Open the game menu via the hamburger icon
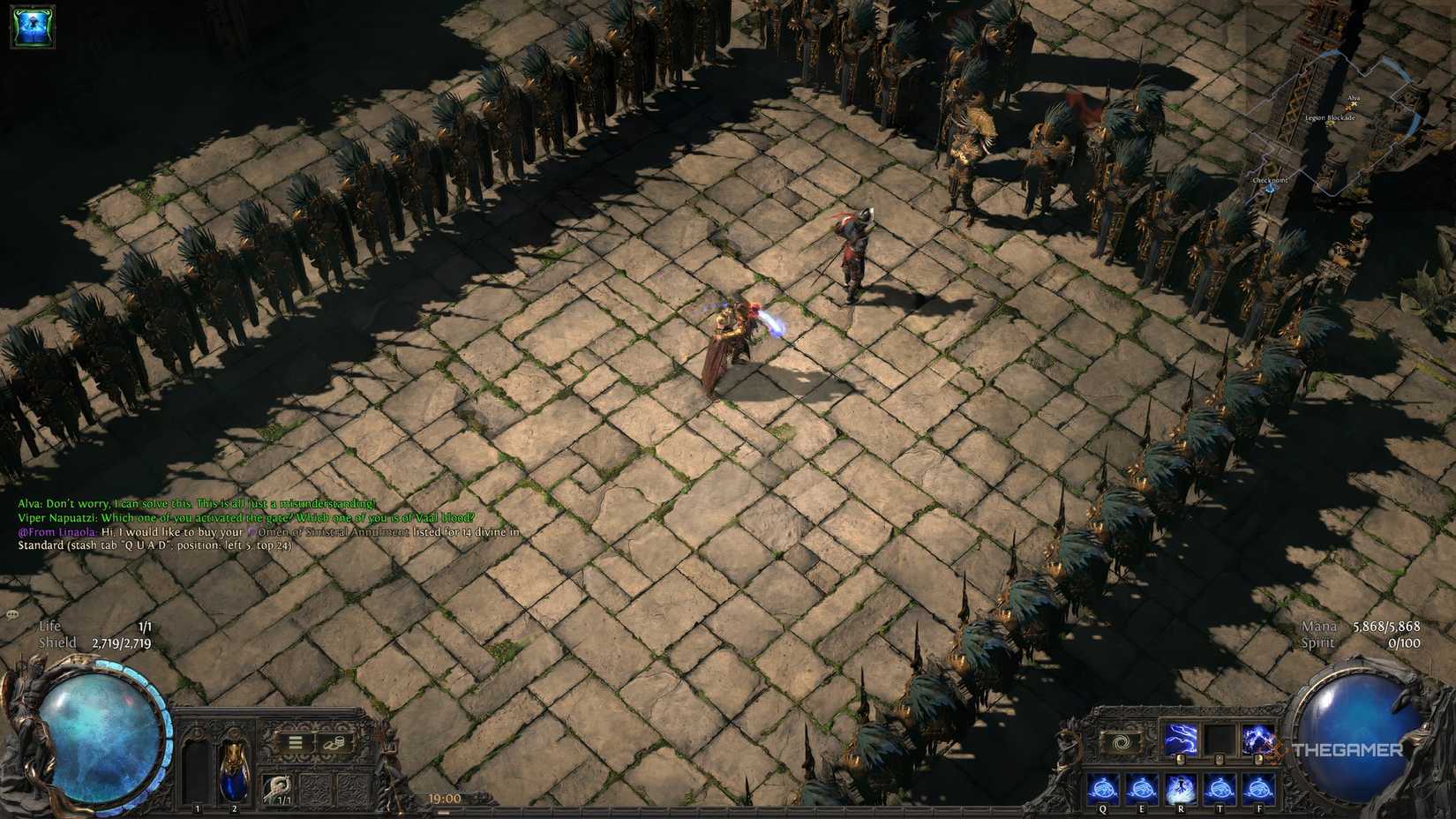 coord(295,742)
